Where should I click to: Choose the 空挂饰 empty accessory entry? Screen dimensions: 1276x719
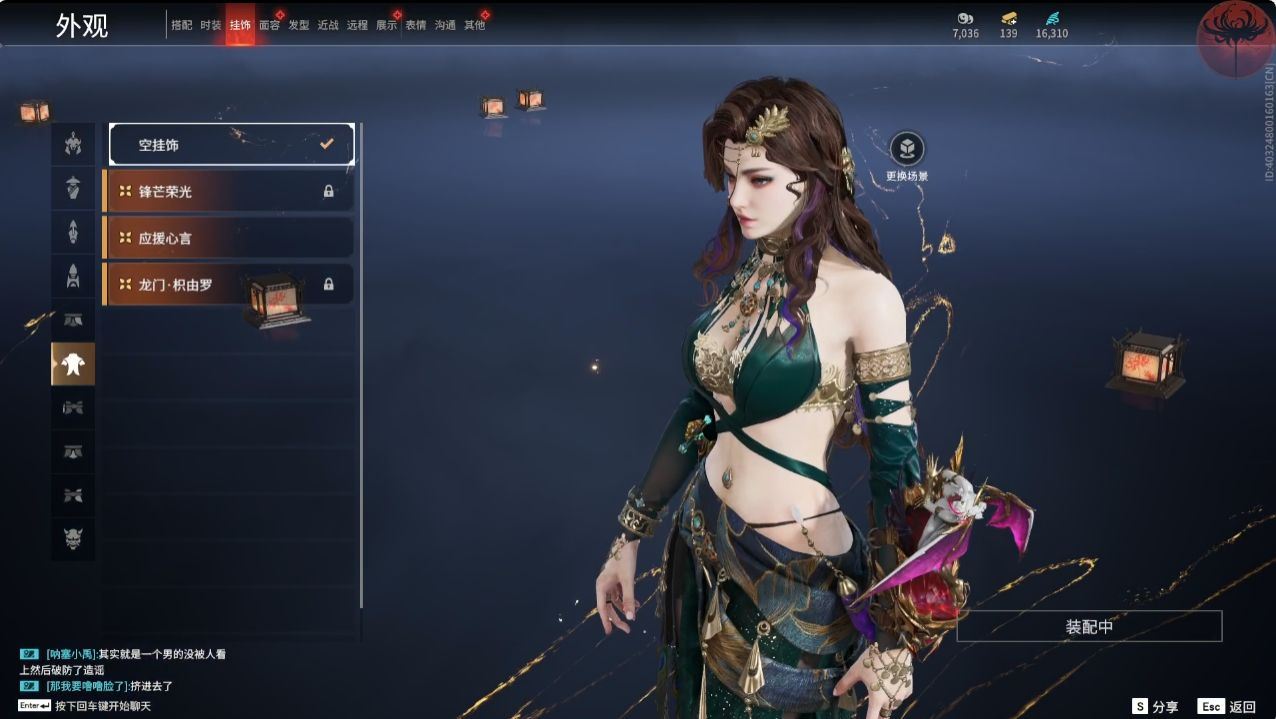[x=232, y=145]
